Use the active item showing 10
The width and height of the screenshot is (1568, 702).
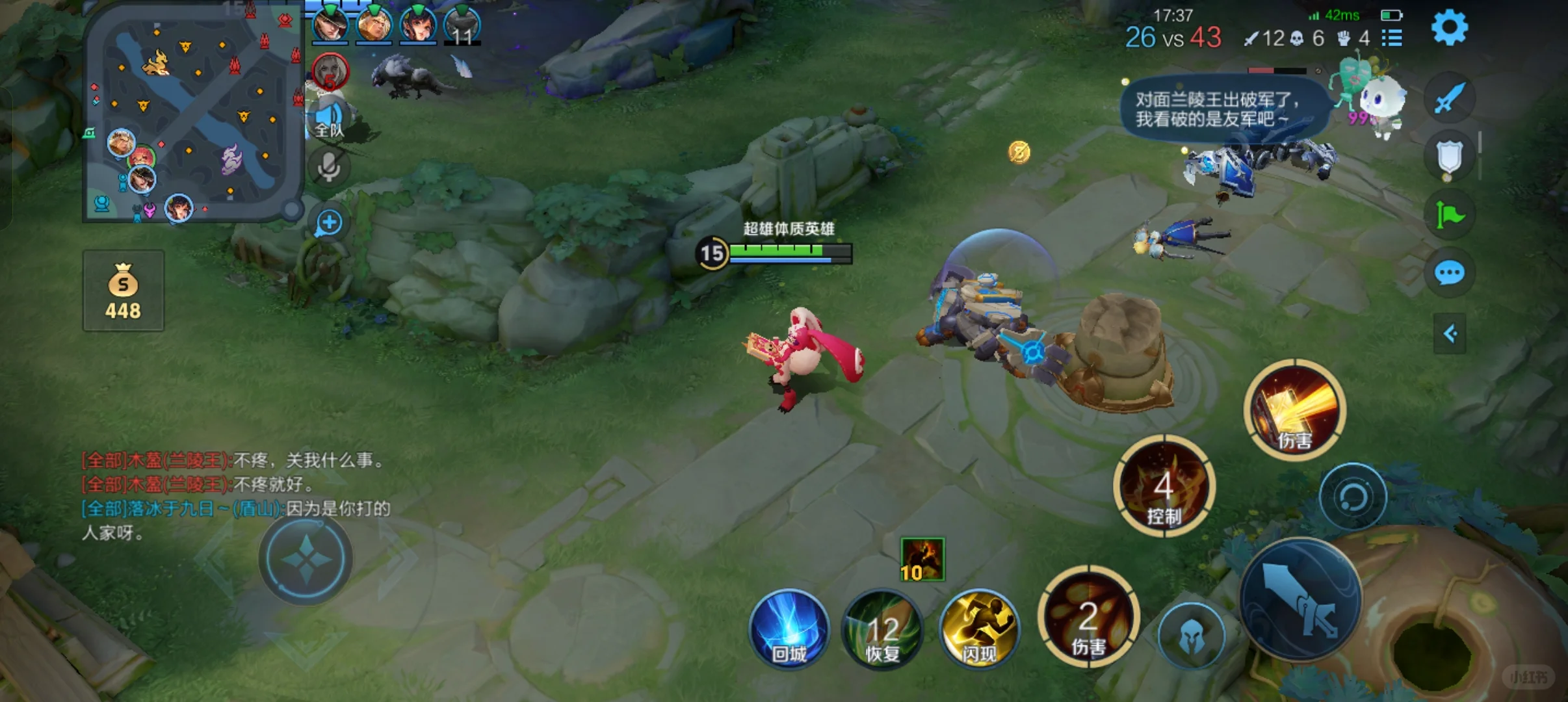[922, 559]
